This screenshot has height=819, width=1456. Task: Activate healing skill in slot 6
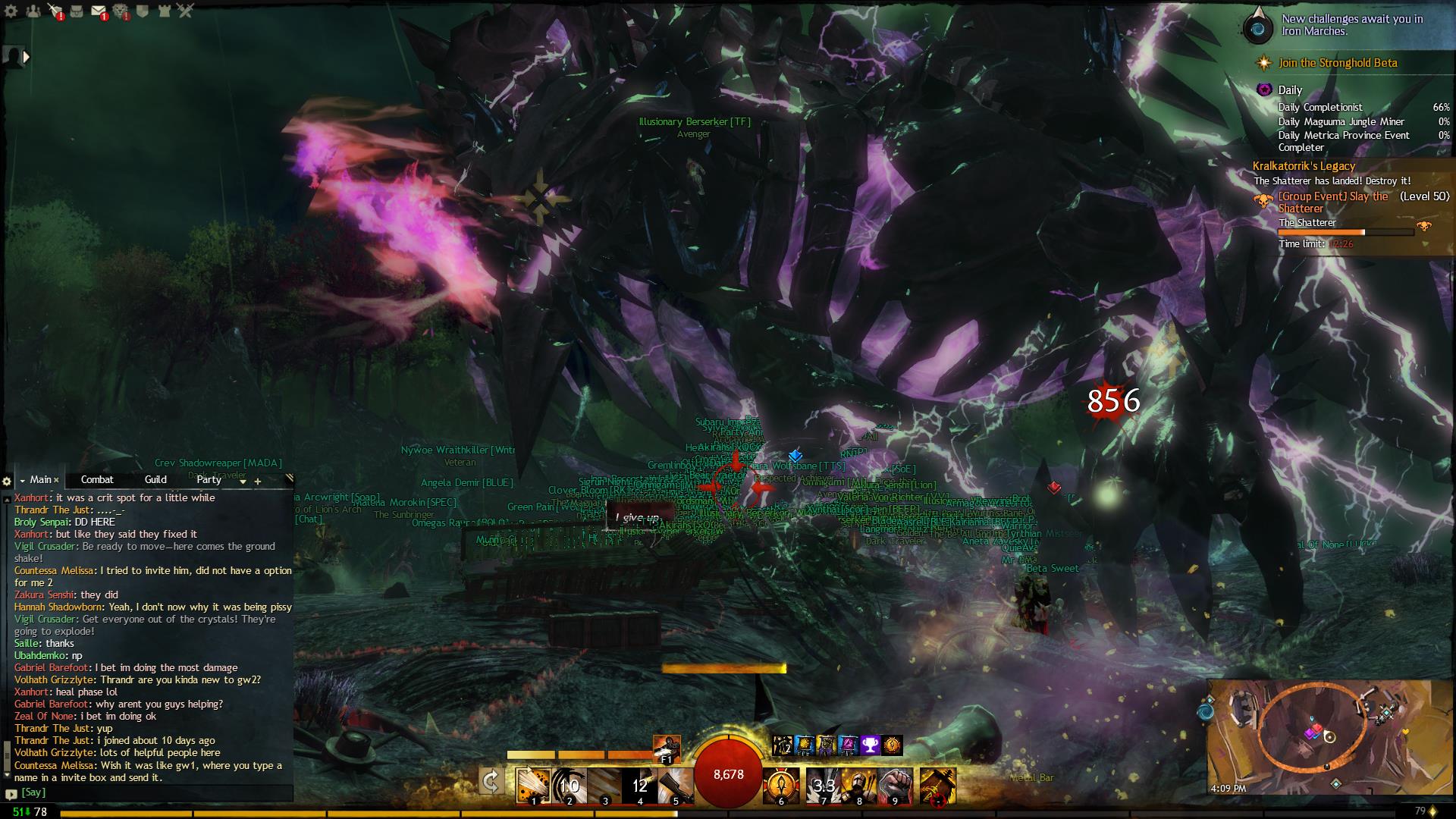(x=780, y=785)
